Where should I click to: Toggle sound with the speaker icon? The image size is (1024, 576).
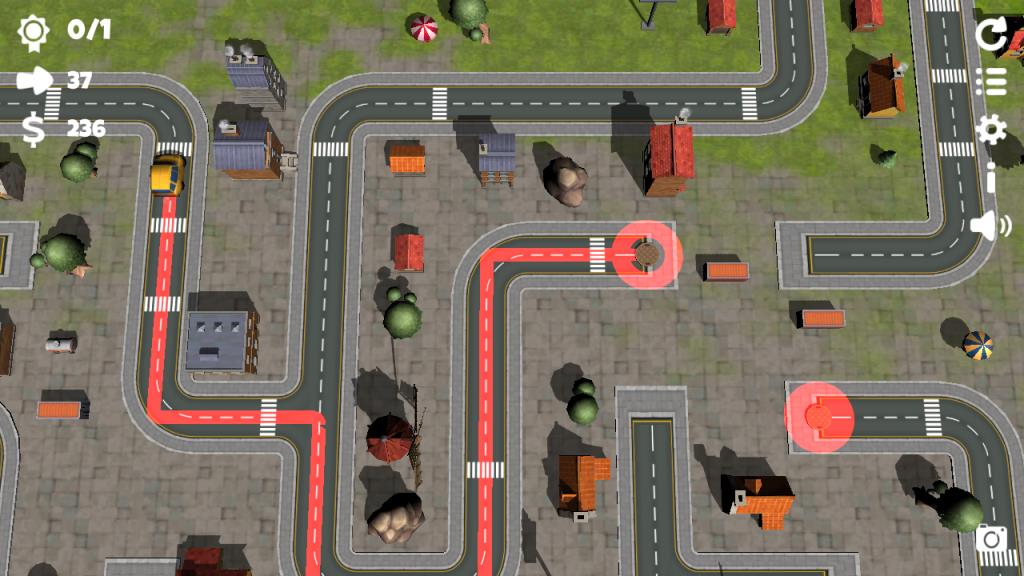pos(990,225)
